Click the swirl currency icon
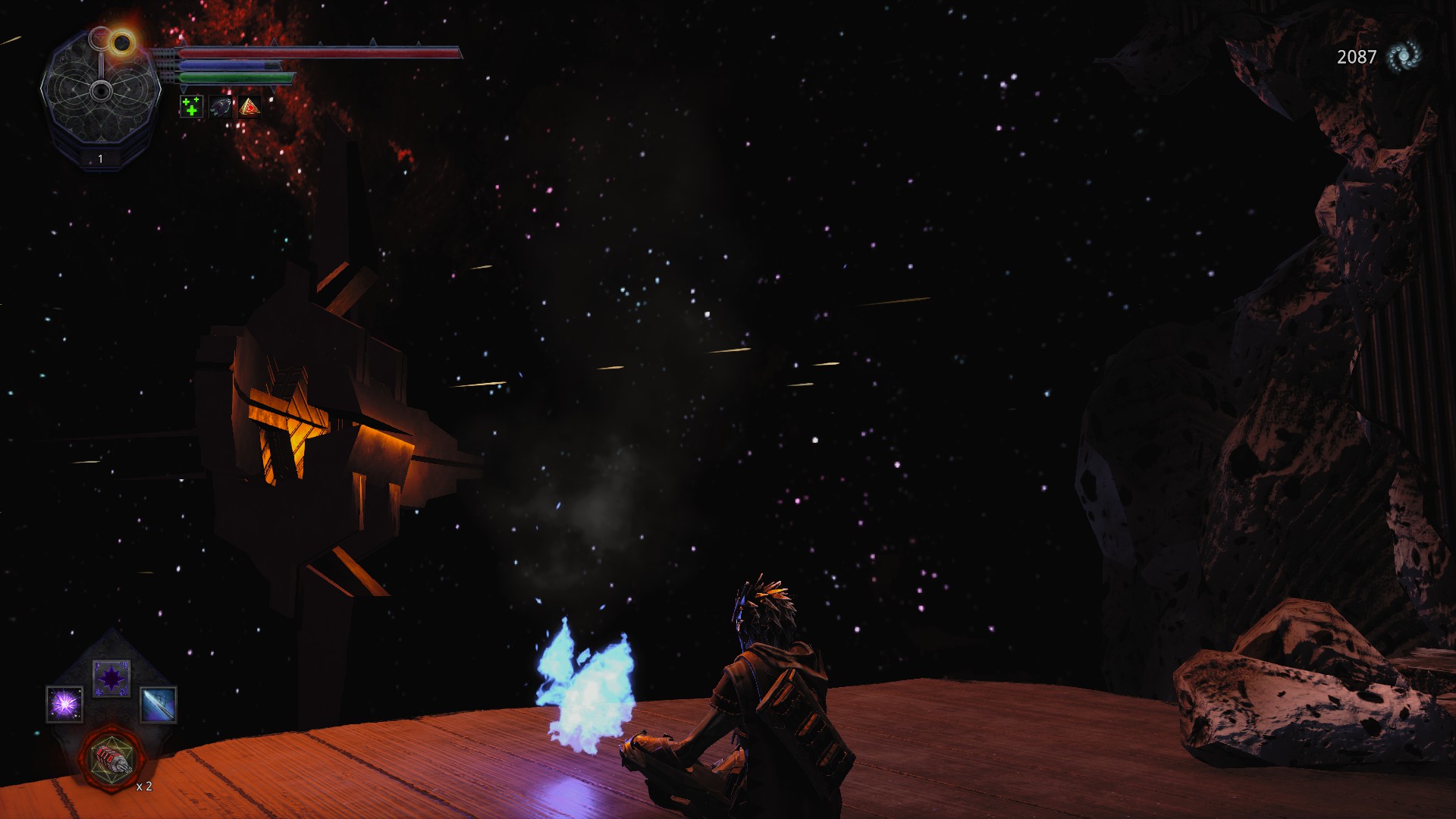Screen dimensions: 1456x819 point(1403,56)
